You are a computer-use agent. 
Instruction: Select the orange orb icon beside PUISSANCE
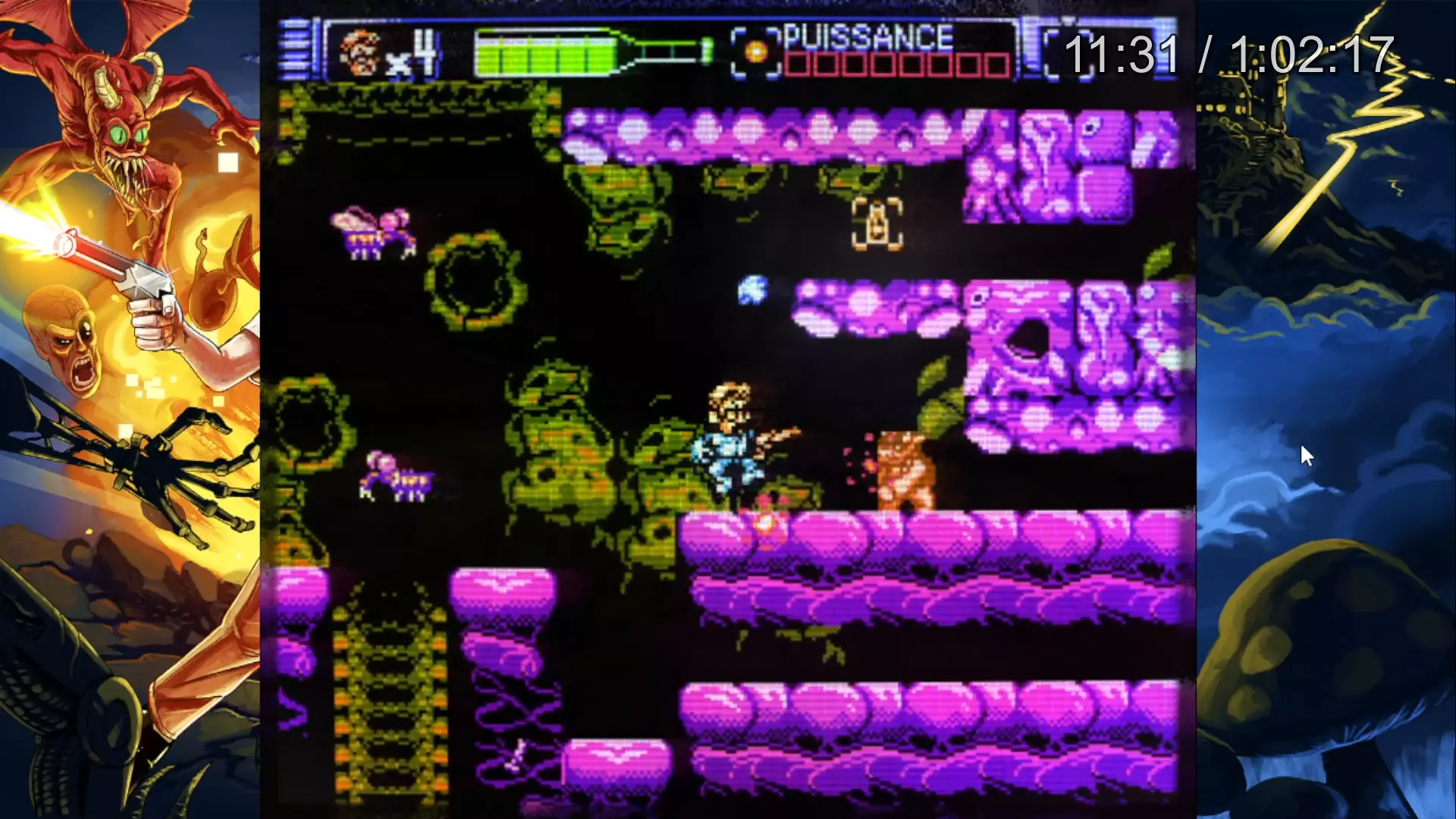coord(755,52)
